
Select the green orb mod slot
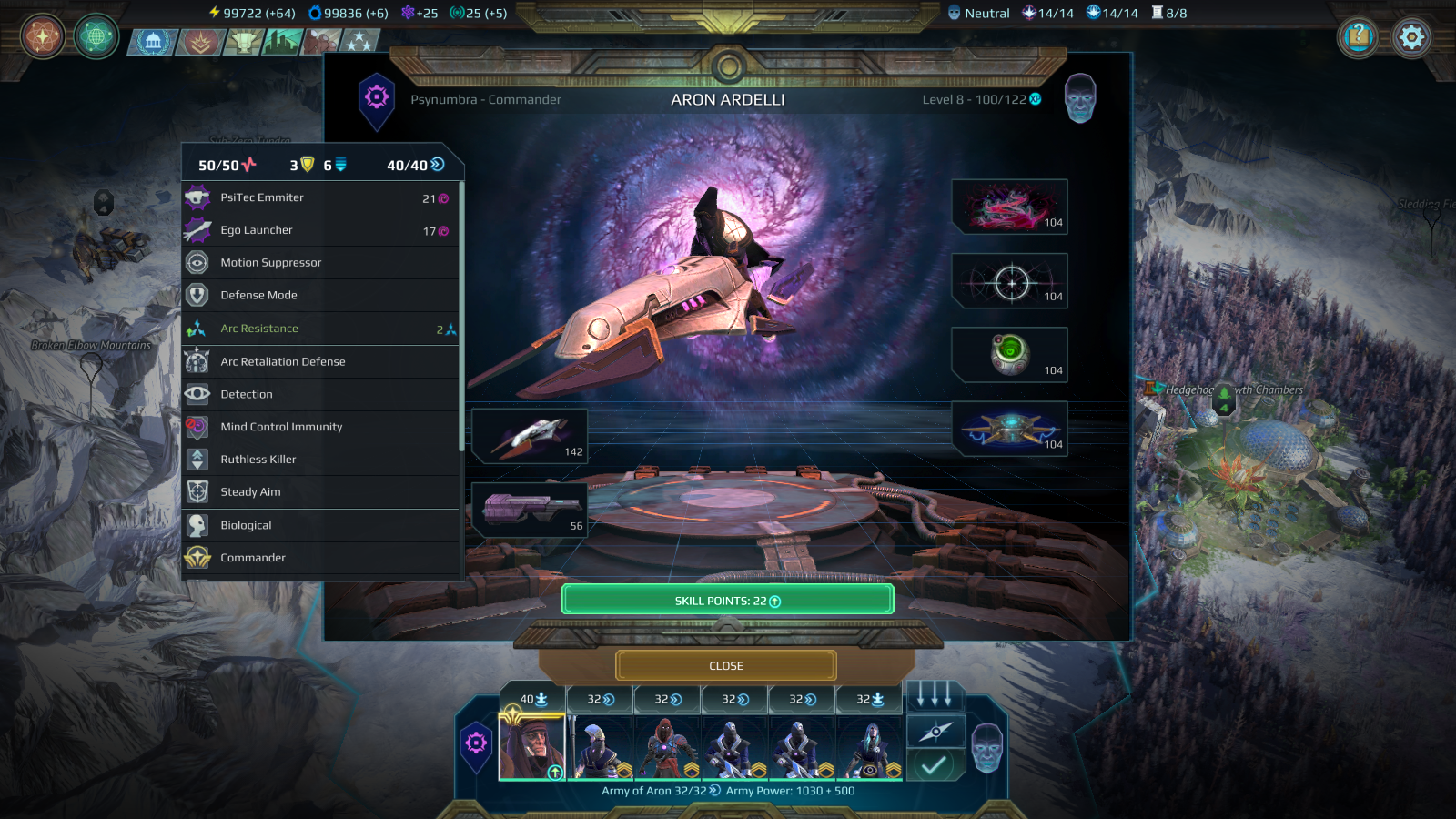coord(1009,355)
